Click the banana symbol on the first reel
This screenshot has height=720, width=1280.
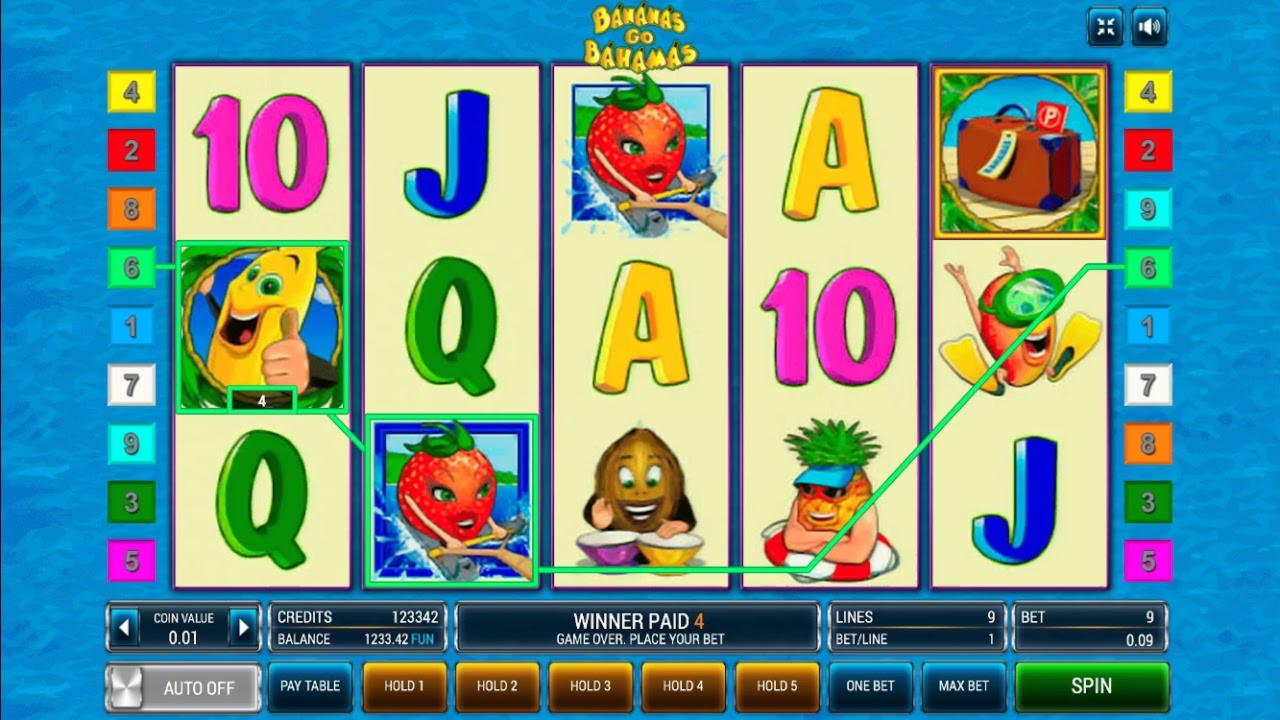click(x=262, y=325)
